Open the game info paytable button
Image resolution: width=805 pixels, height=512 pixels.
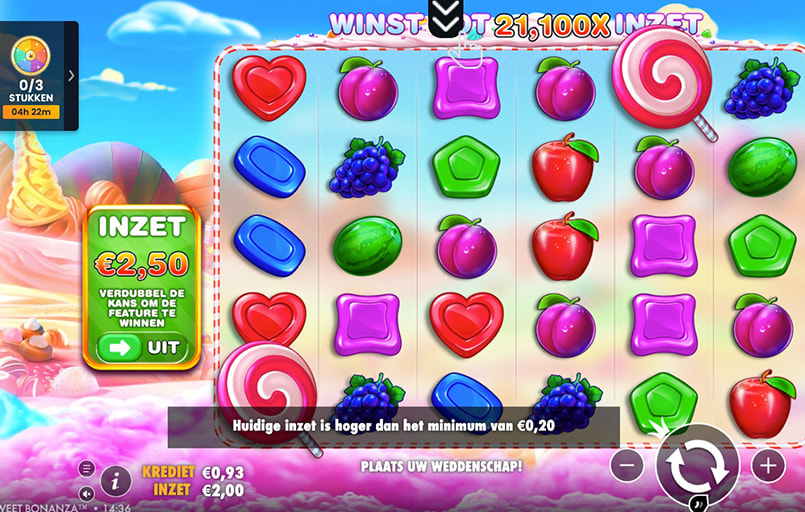click(116, 481)
